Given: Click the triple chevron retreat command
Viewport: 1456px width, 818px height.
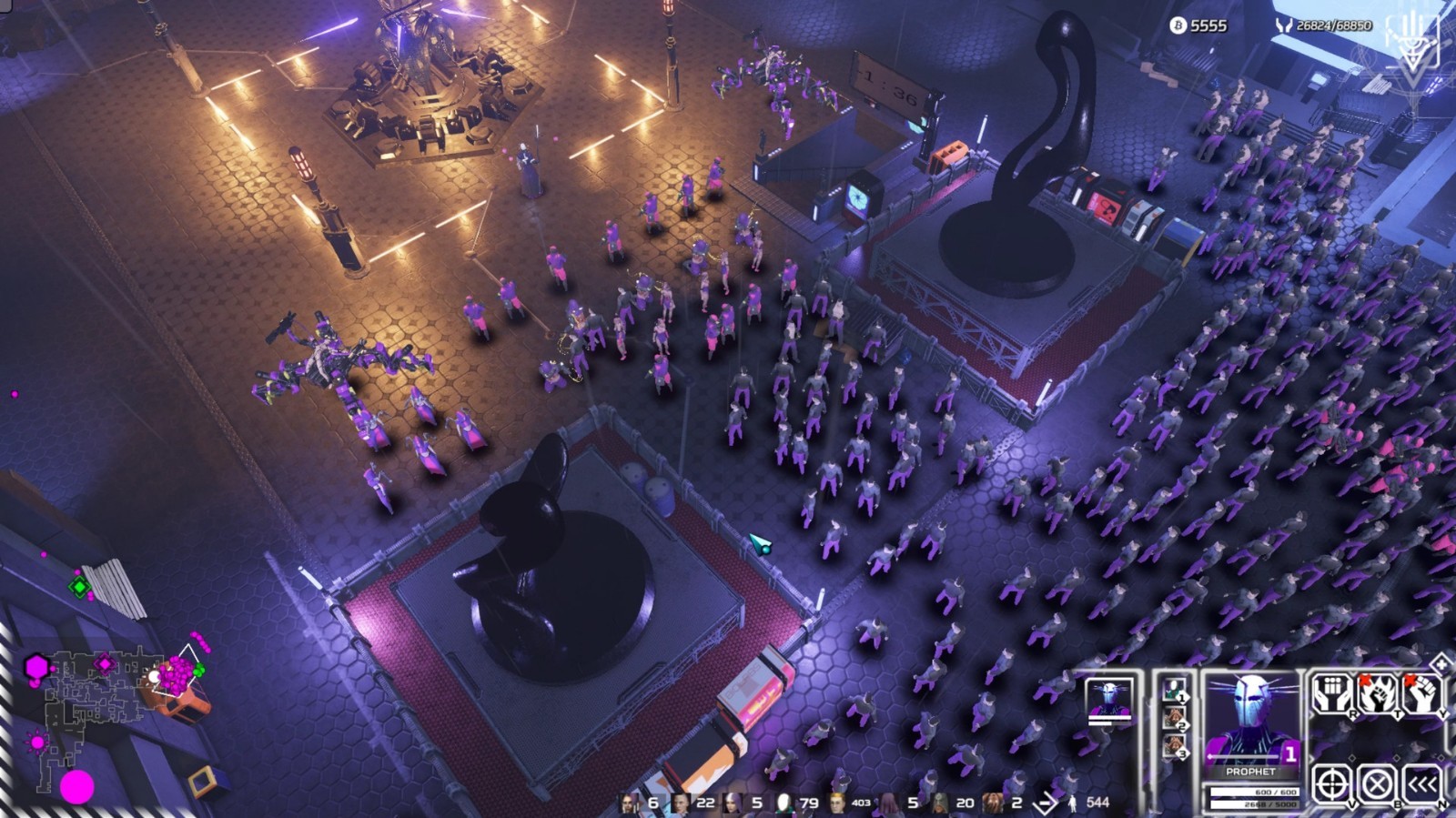Looking at the screenshot, I should point(1421,783).
